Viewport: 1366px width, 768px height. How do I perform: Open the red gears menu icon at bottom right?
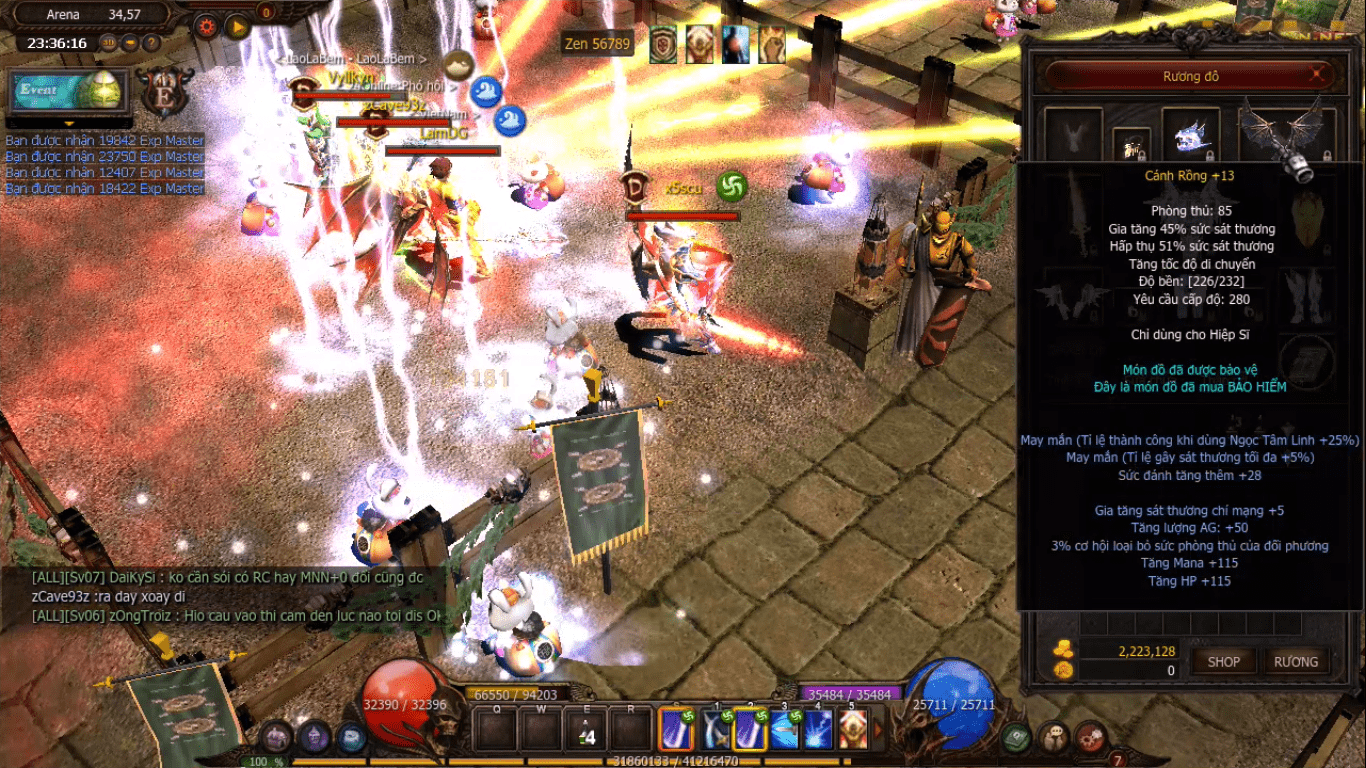[1091, 737]
